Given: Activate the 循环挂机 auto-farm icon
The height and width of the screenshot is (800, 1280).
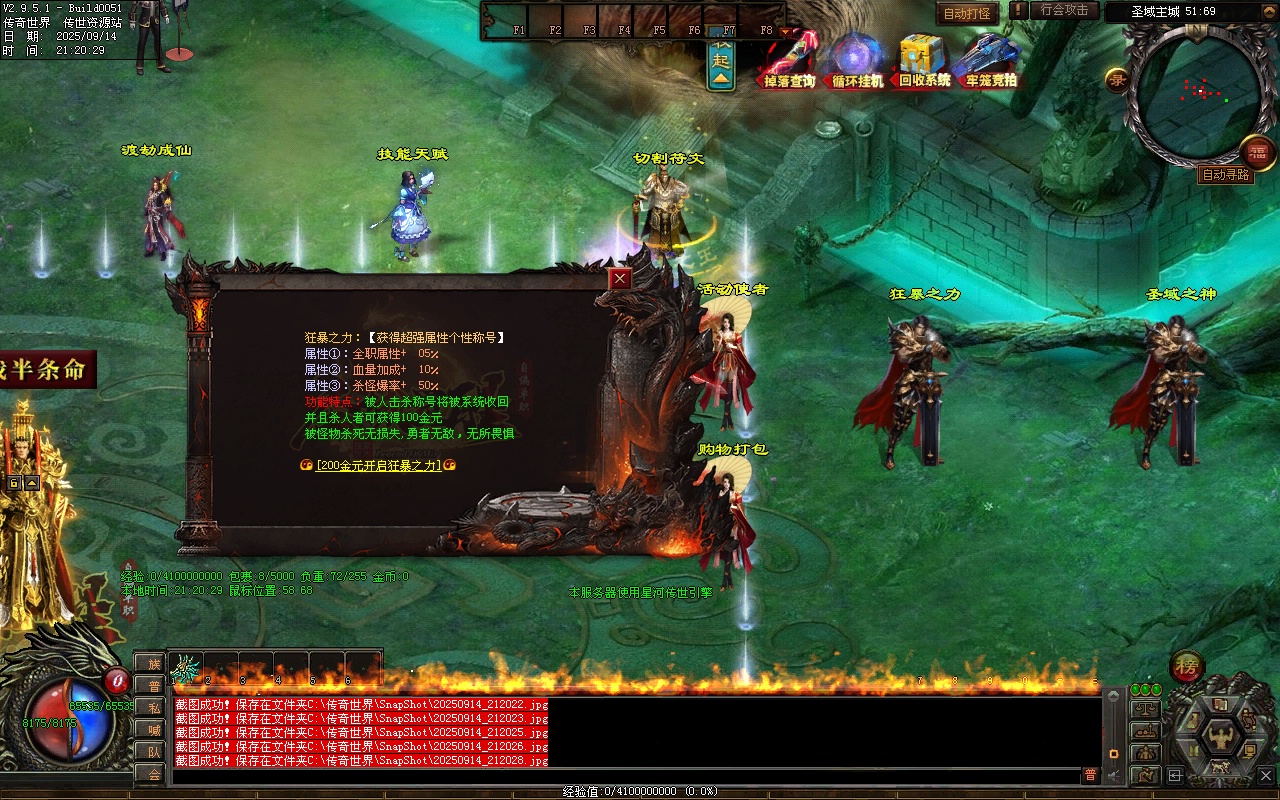Looking at the screenshot, I should [x=858, y=62].
